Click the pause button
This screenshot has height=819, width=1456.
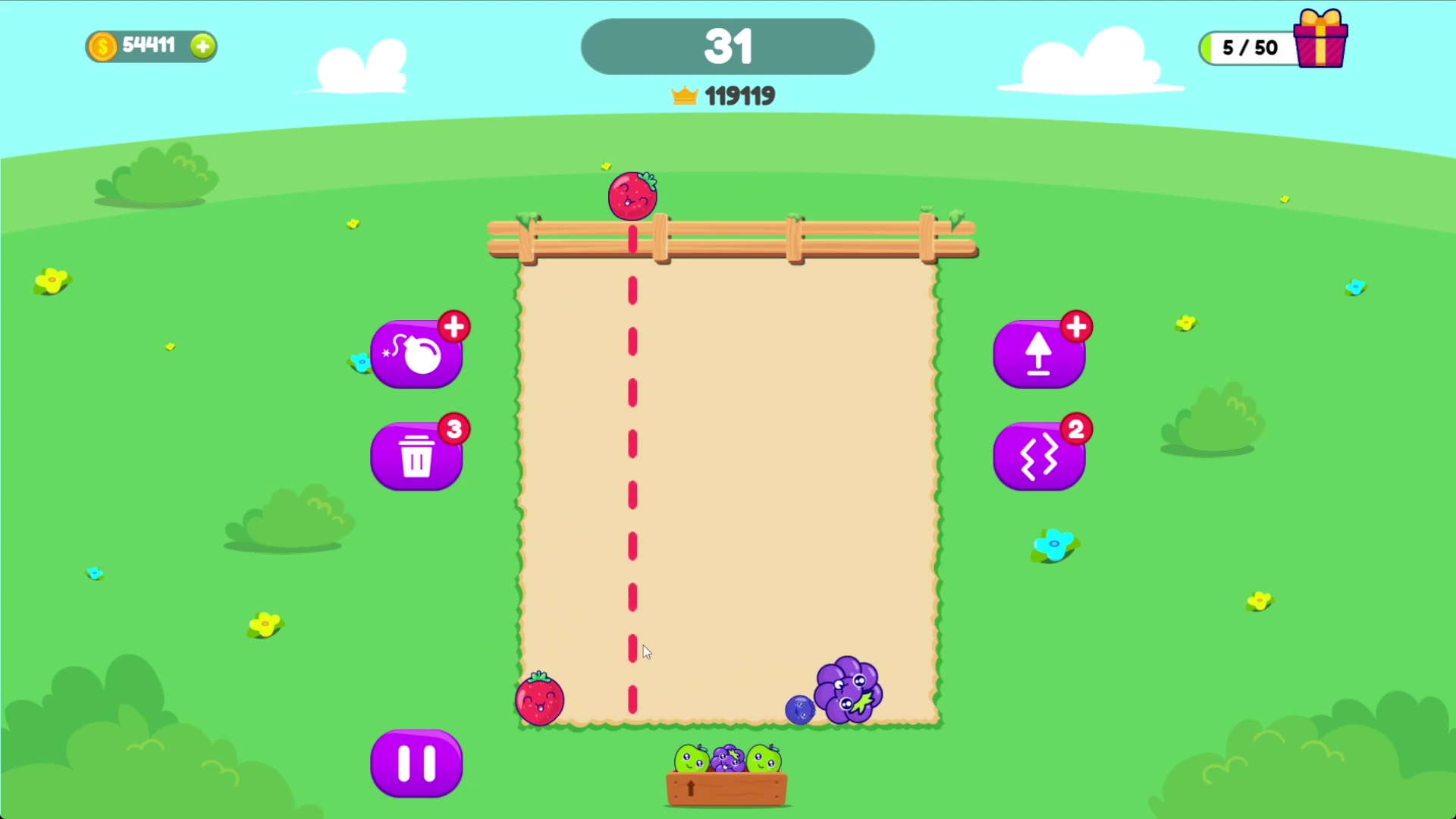point(416,764)
